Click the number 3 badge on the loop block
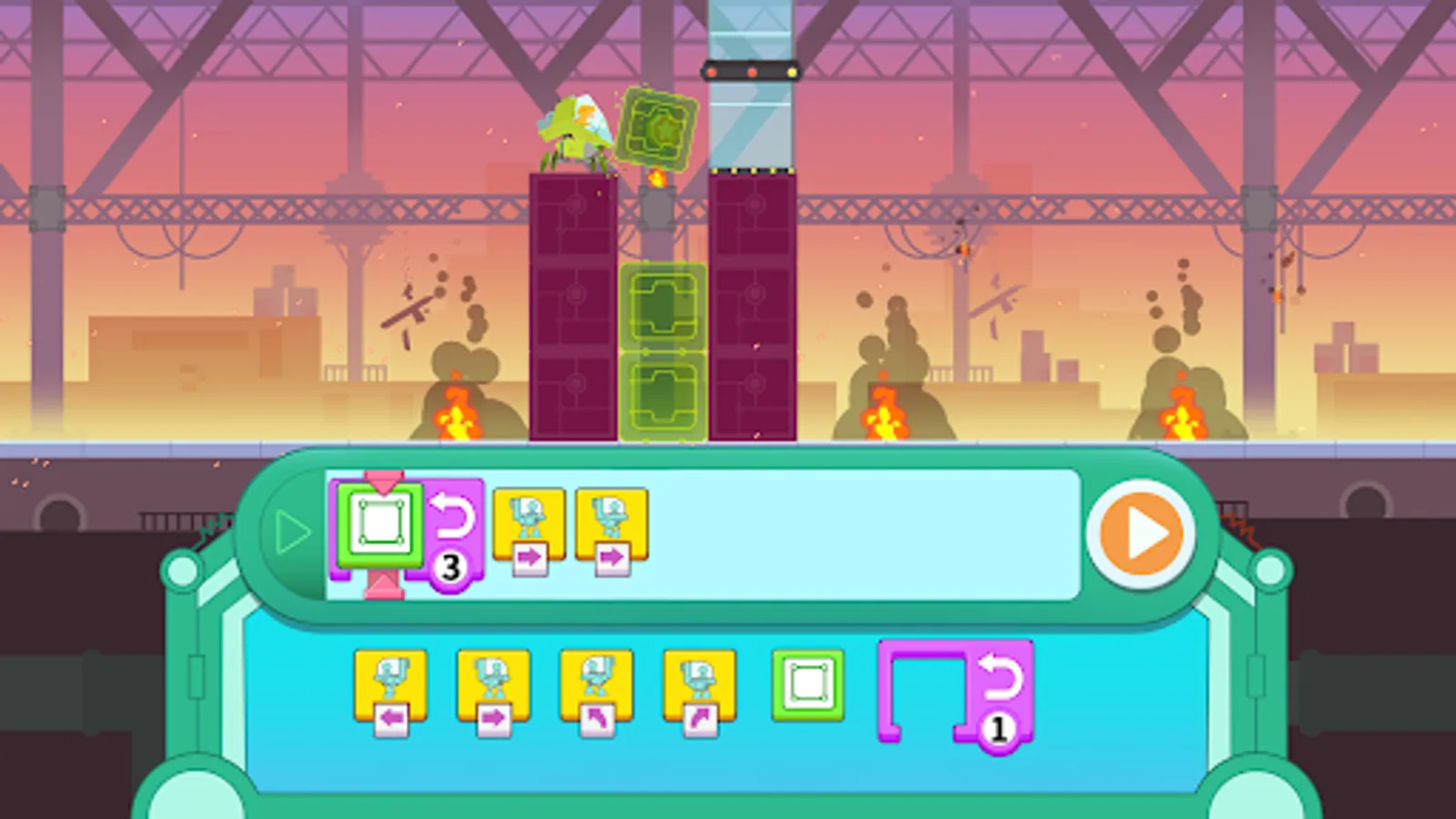The height and width of the screenshot is (819, 1456). (x=449, y=566)
